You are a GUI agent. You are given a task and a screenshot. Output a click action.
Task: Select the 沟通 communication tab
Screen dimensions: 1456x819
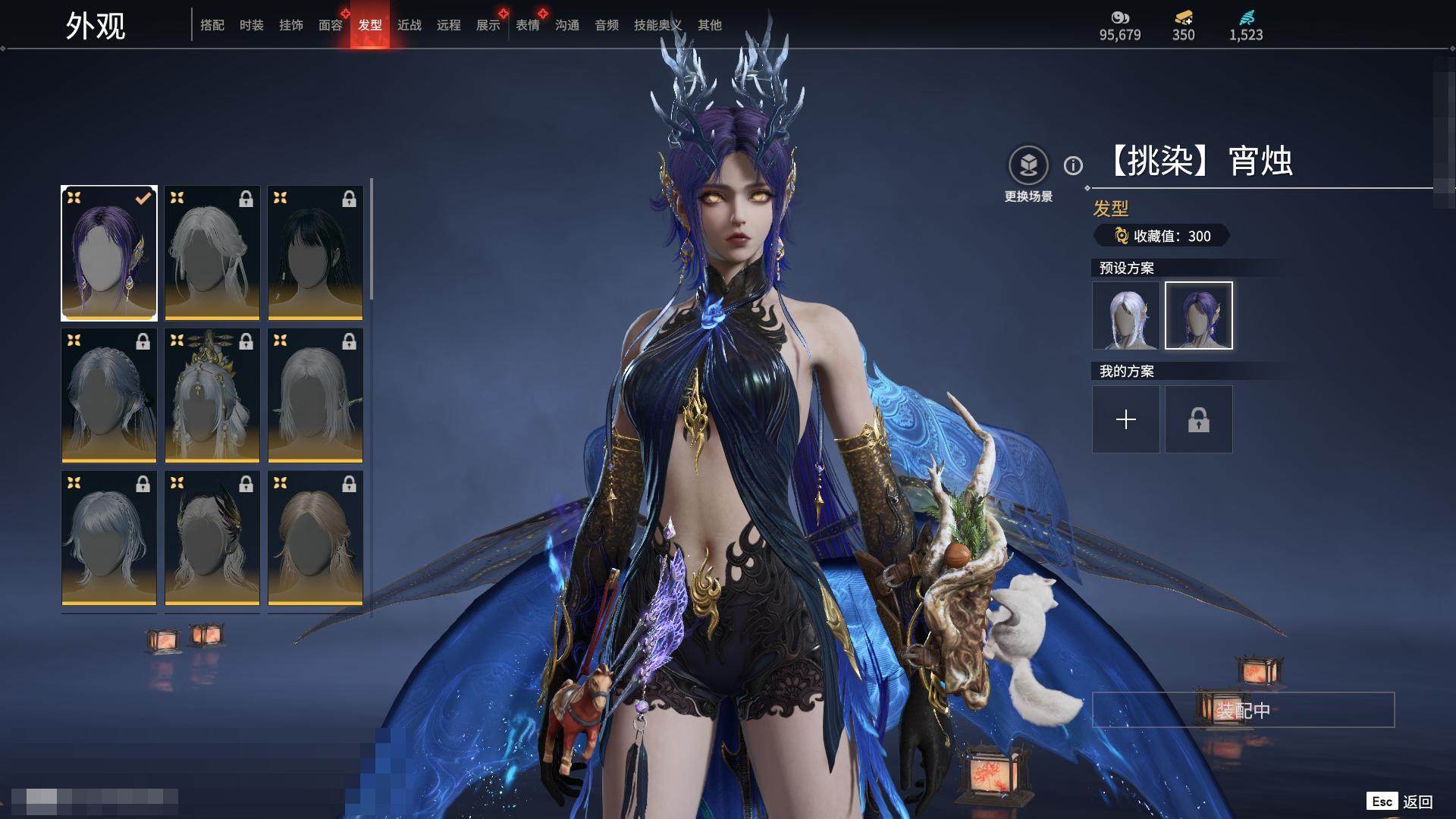tap(567, 25)
